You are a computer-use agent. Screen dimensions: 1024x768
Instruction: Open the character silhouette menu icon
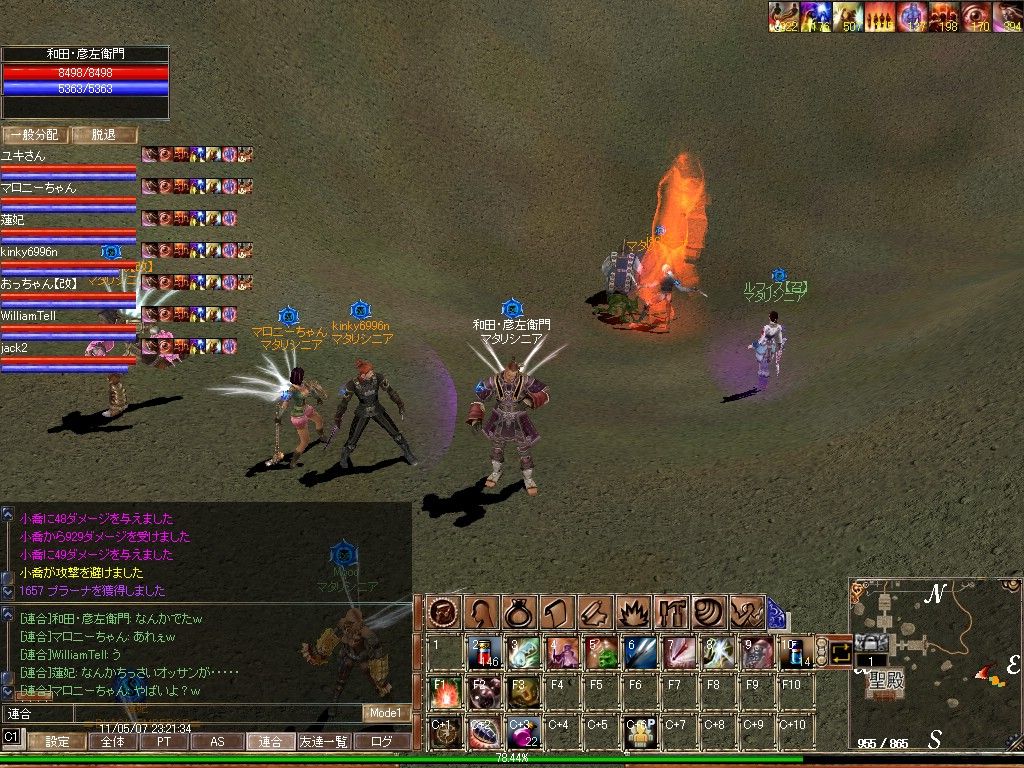coord(480,611)
